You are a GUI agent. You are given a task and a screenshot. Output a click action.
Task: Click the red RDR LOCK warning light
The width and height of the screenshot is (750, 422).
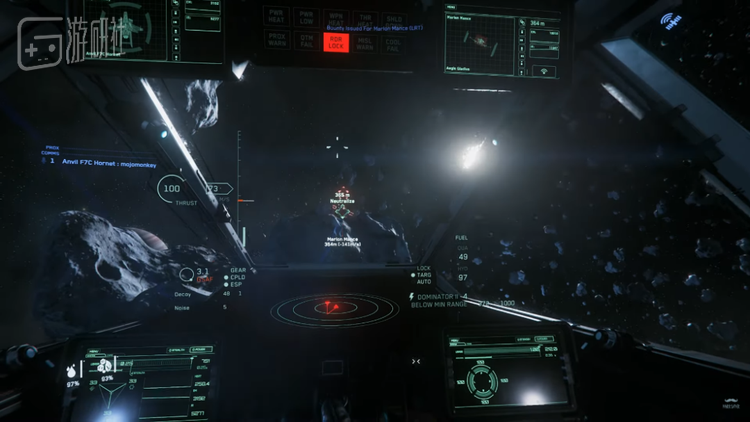(337, 41)
